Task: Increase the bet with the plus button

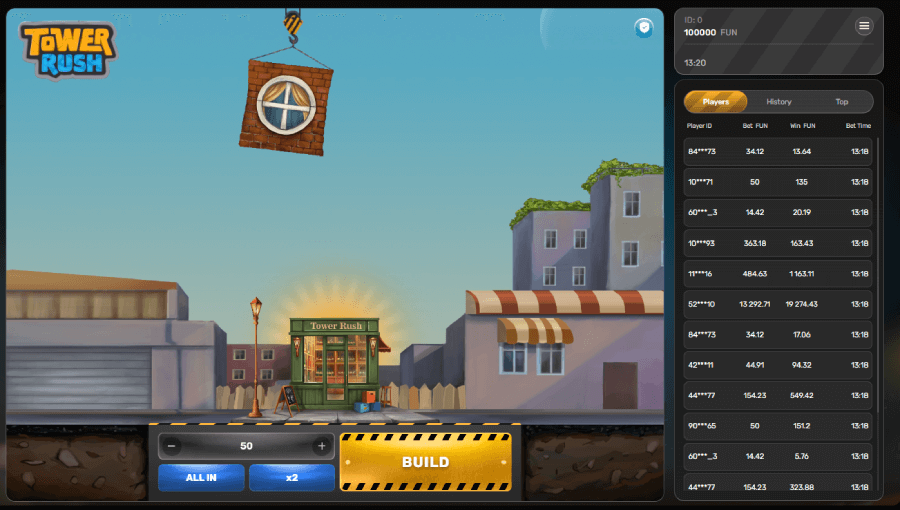Action: pyautogui.click(x=321, y=446)
